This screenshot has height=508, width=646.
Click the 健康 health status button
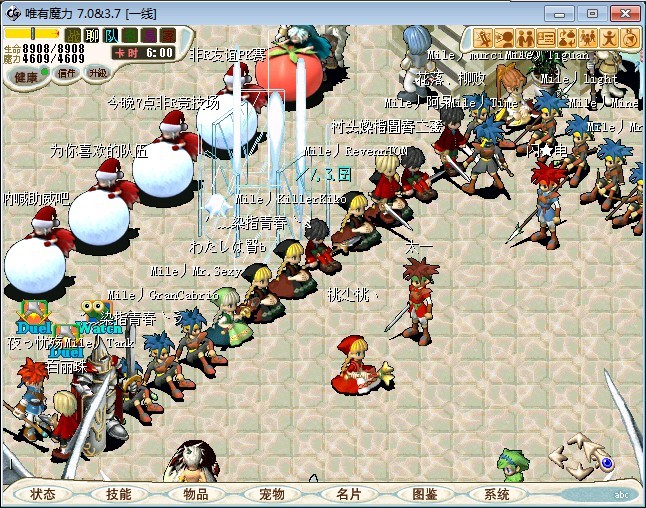click(27, 76)
